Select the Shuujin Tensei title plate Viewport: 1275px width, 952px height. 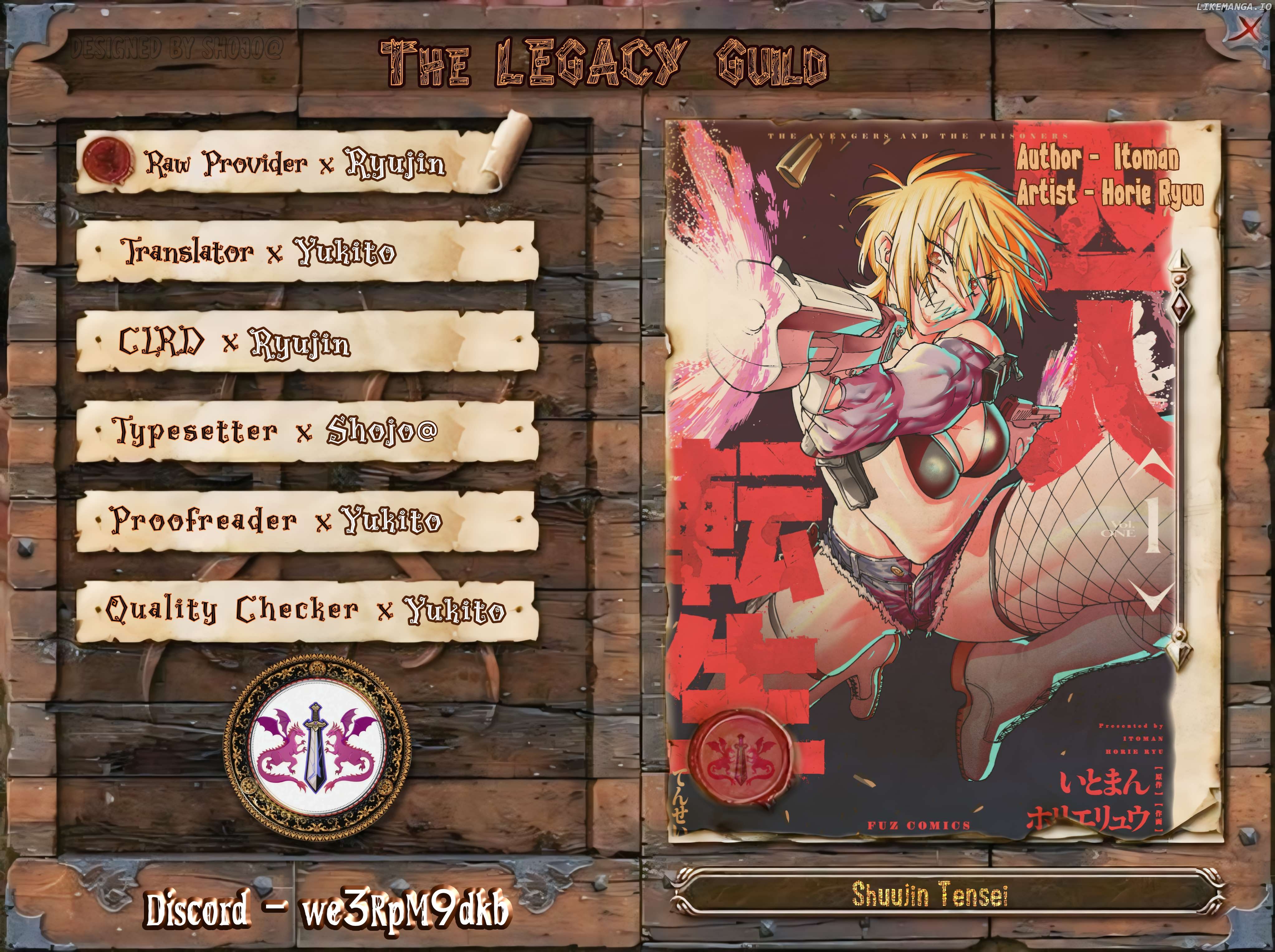929,895
